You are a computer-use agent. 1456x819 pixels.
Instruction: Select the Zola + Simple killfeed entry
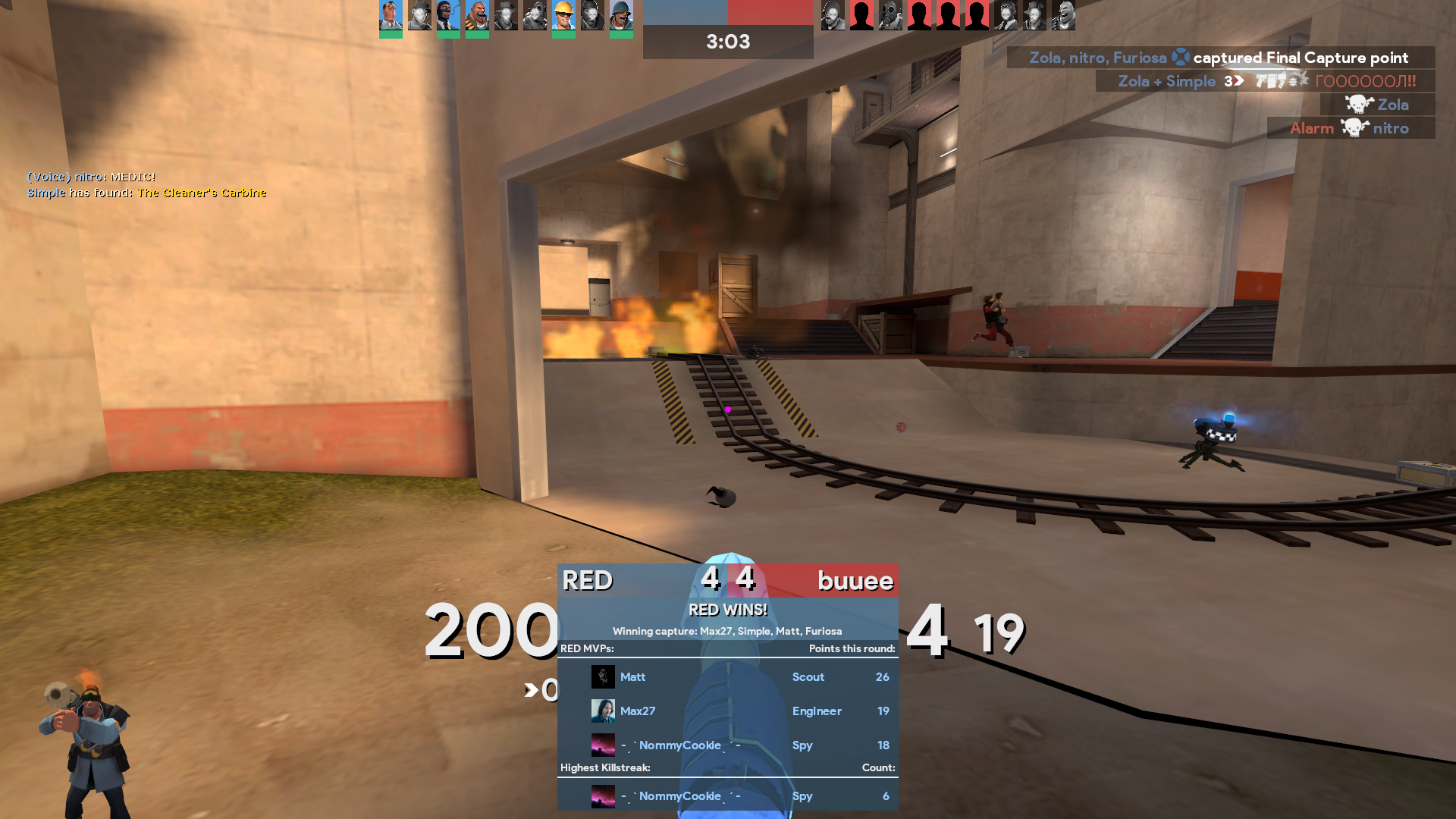click(1266, 81)
